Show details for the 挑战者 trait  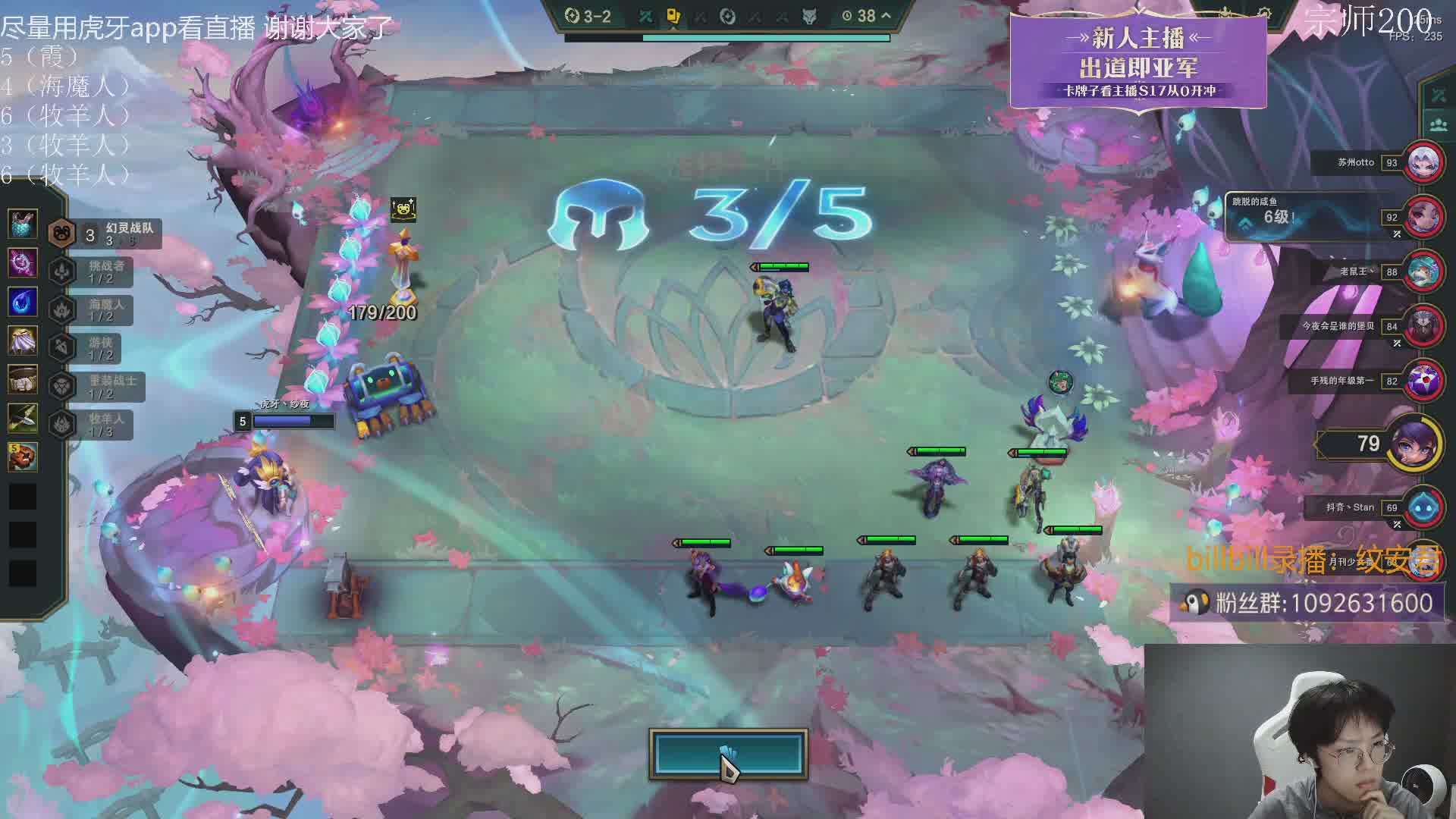(91, 271)
